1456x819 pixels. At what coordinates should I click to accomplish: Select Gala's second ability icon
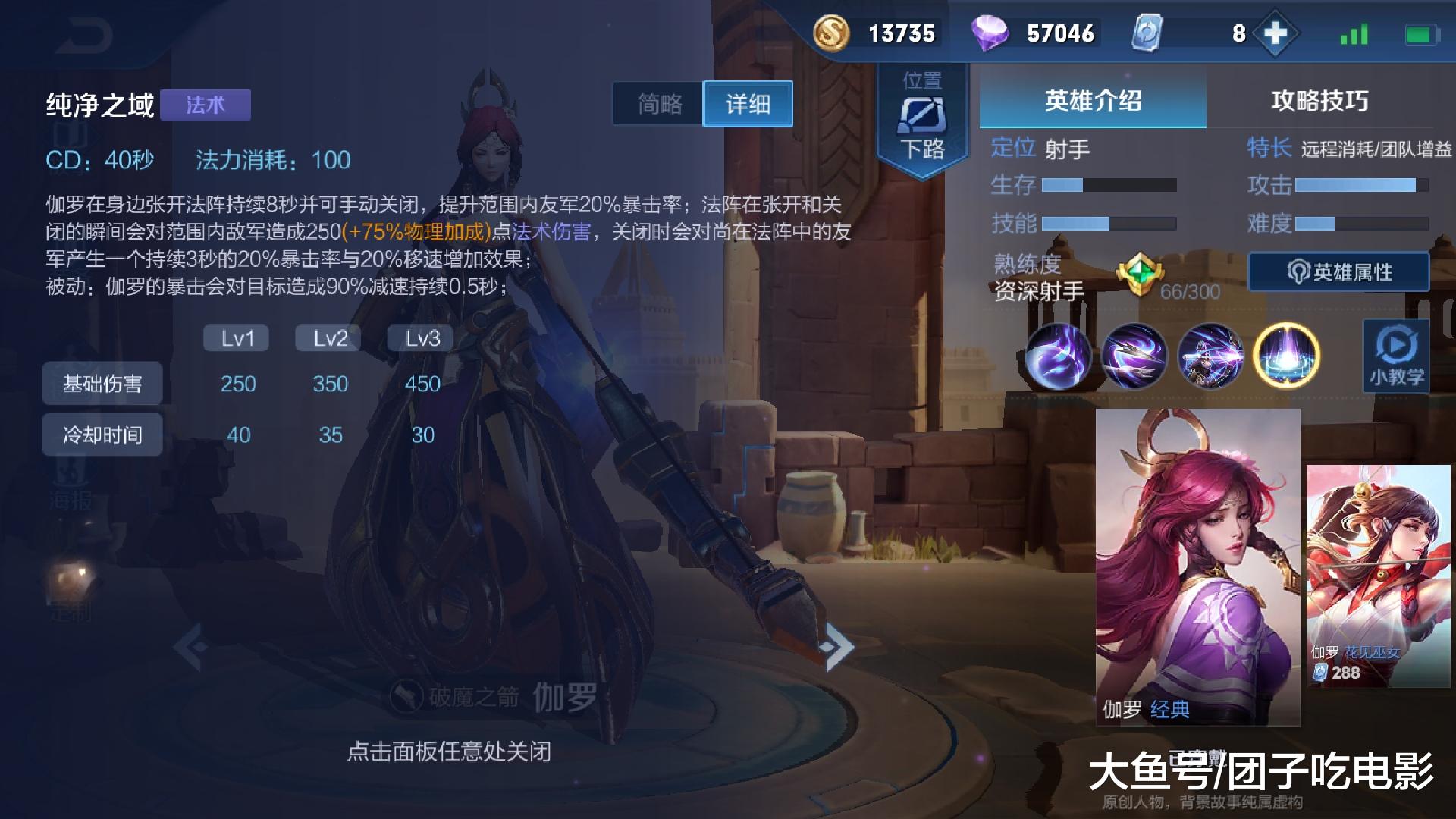click(1134, 355)
